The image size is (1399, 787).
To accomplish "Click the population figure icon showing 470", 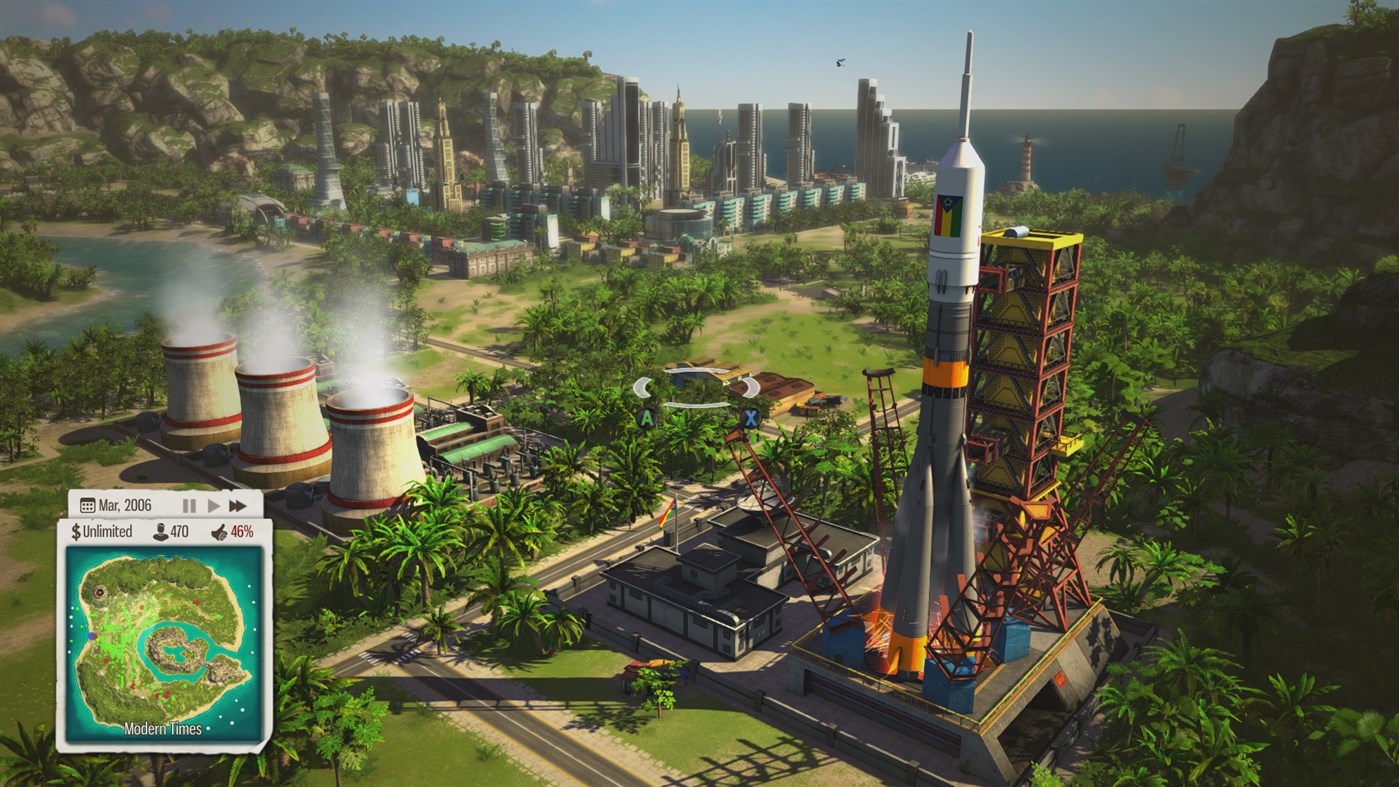I will pos(159,531).
